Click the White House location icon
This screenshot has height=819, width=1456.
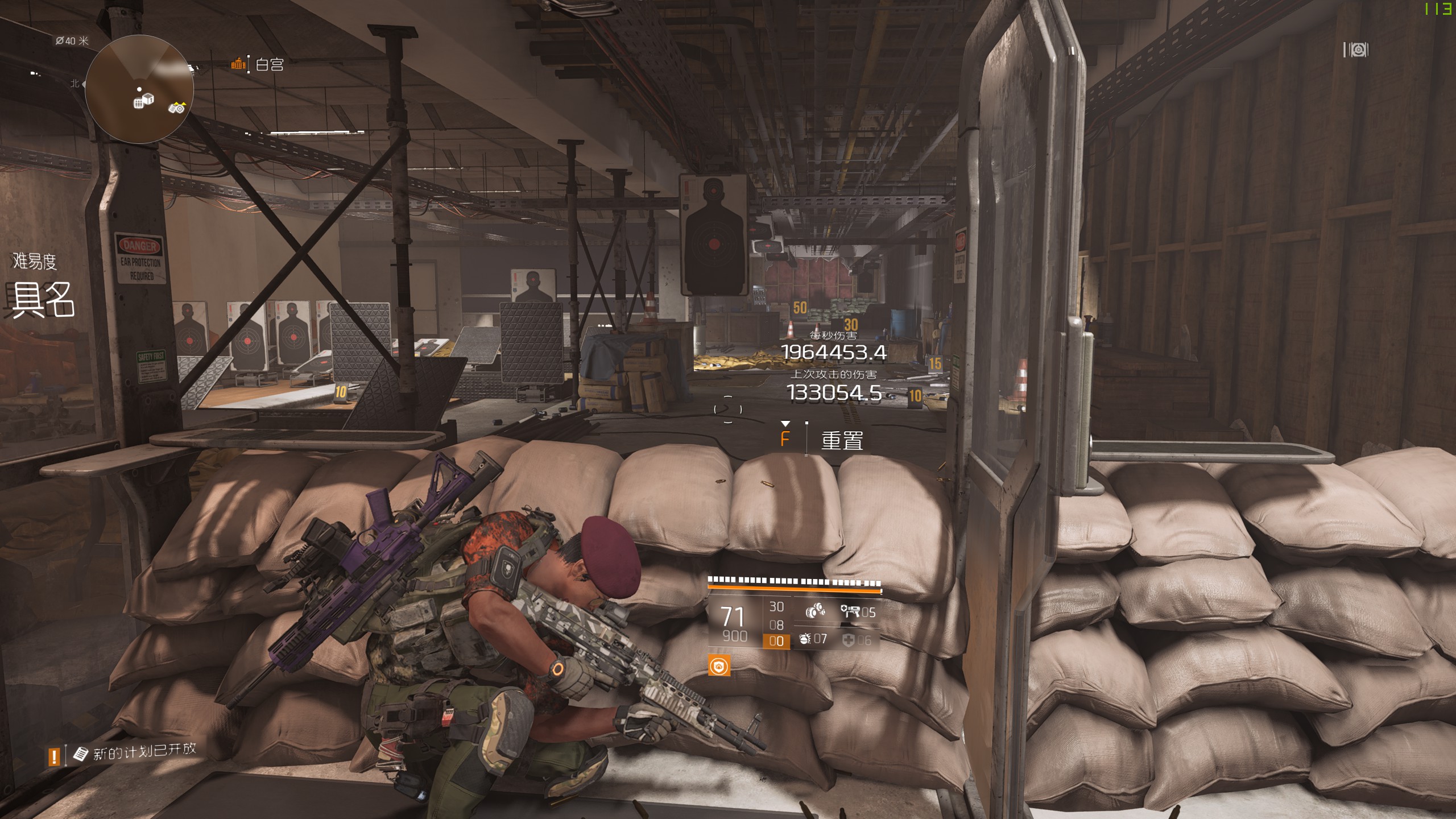click(238, 64)
